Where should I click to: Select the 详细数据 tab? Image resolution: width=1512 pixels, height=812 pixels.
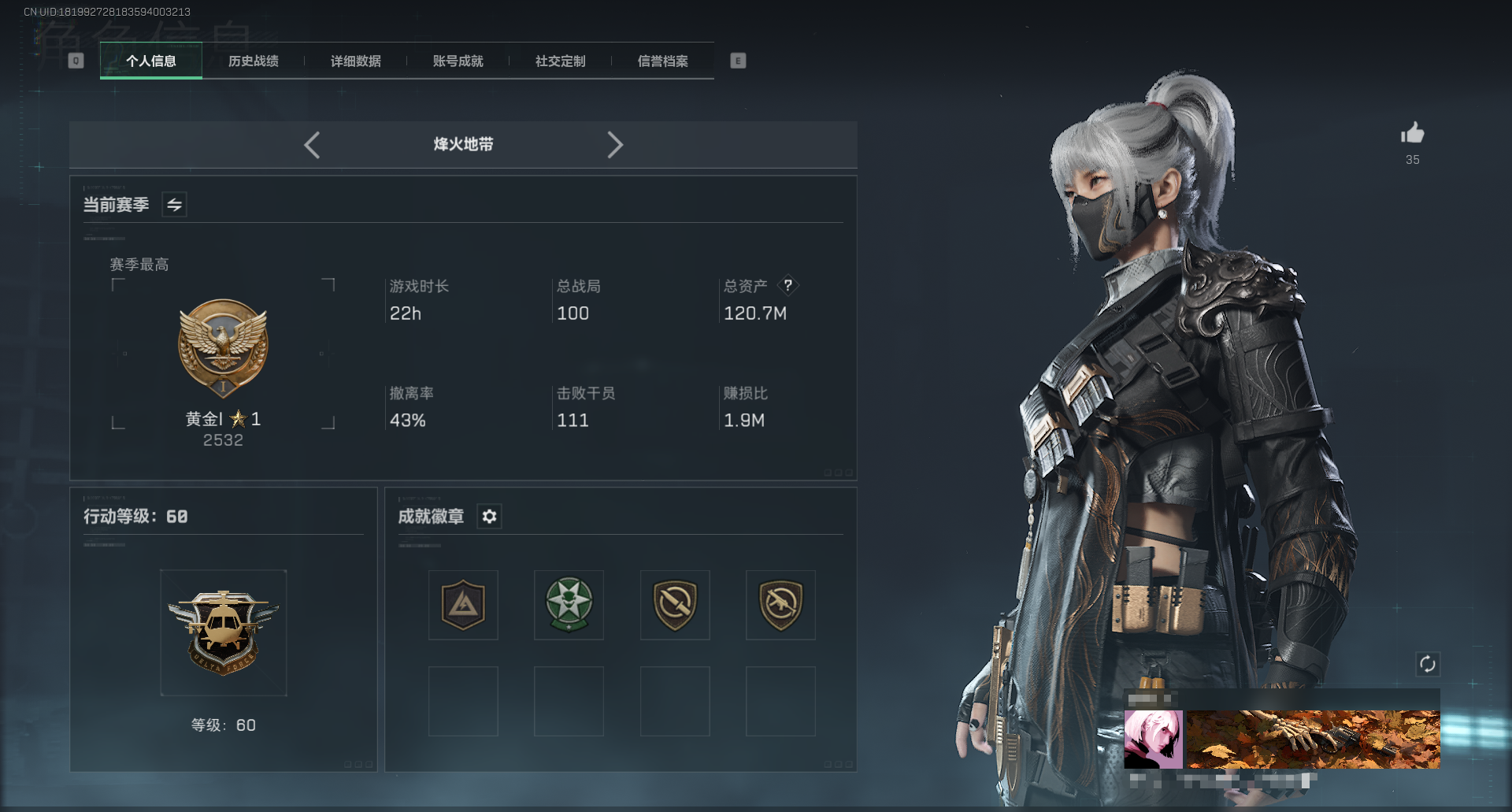coord(356,61)
